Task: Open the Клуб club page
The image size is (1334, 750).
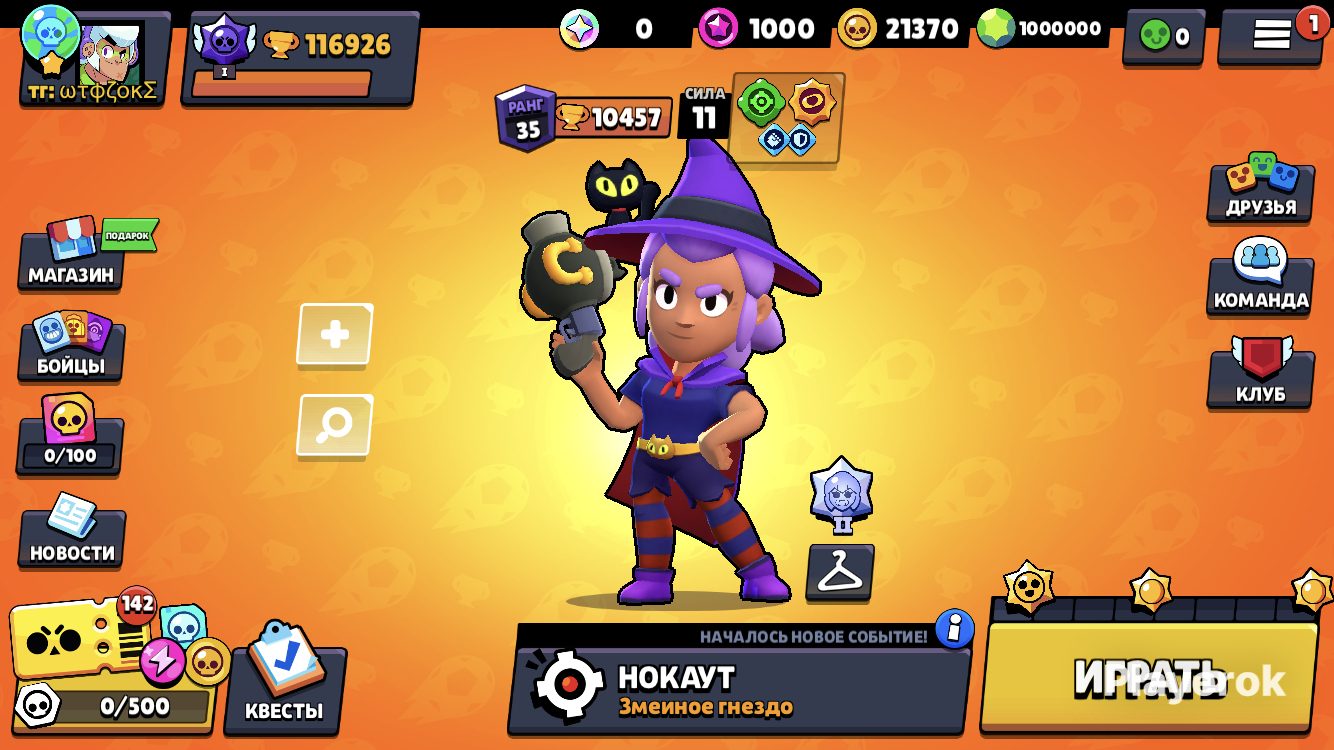Action: tap(1260, 375)
